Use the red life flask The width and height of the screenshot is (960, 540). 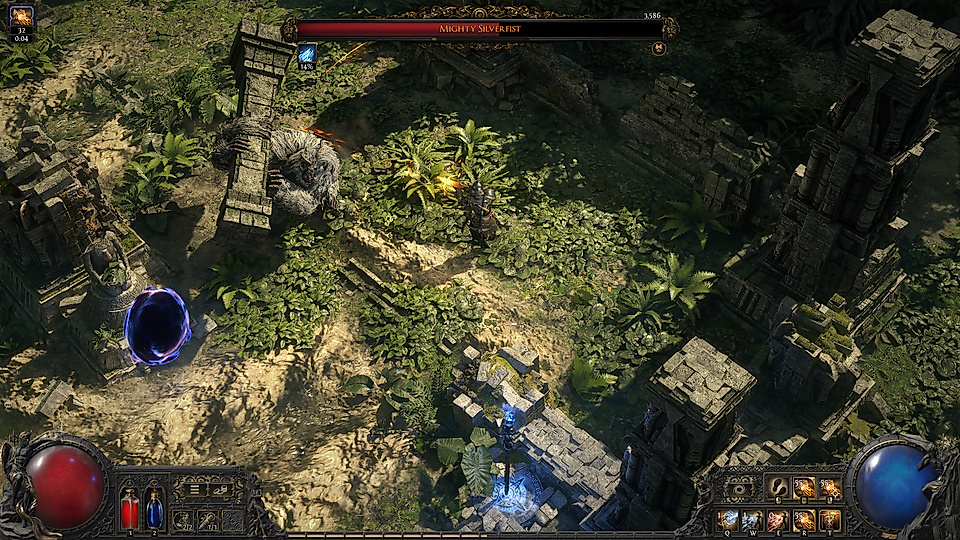pyautogui.click(x=130, y=508)
